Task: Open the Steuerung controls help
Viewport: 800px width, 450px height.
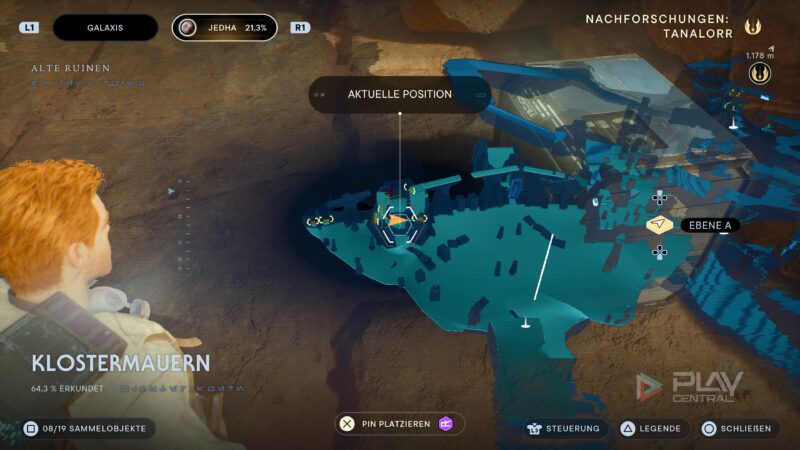Action: (563, 428)
